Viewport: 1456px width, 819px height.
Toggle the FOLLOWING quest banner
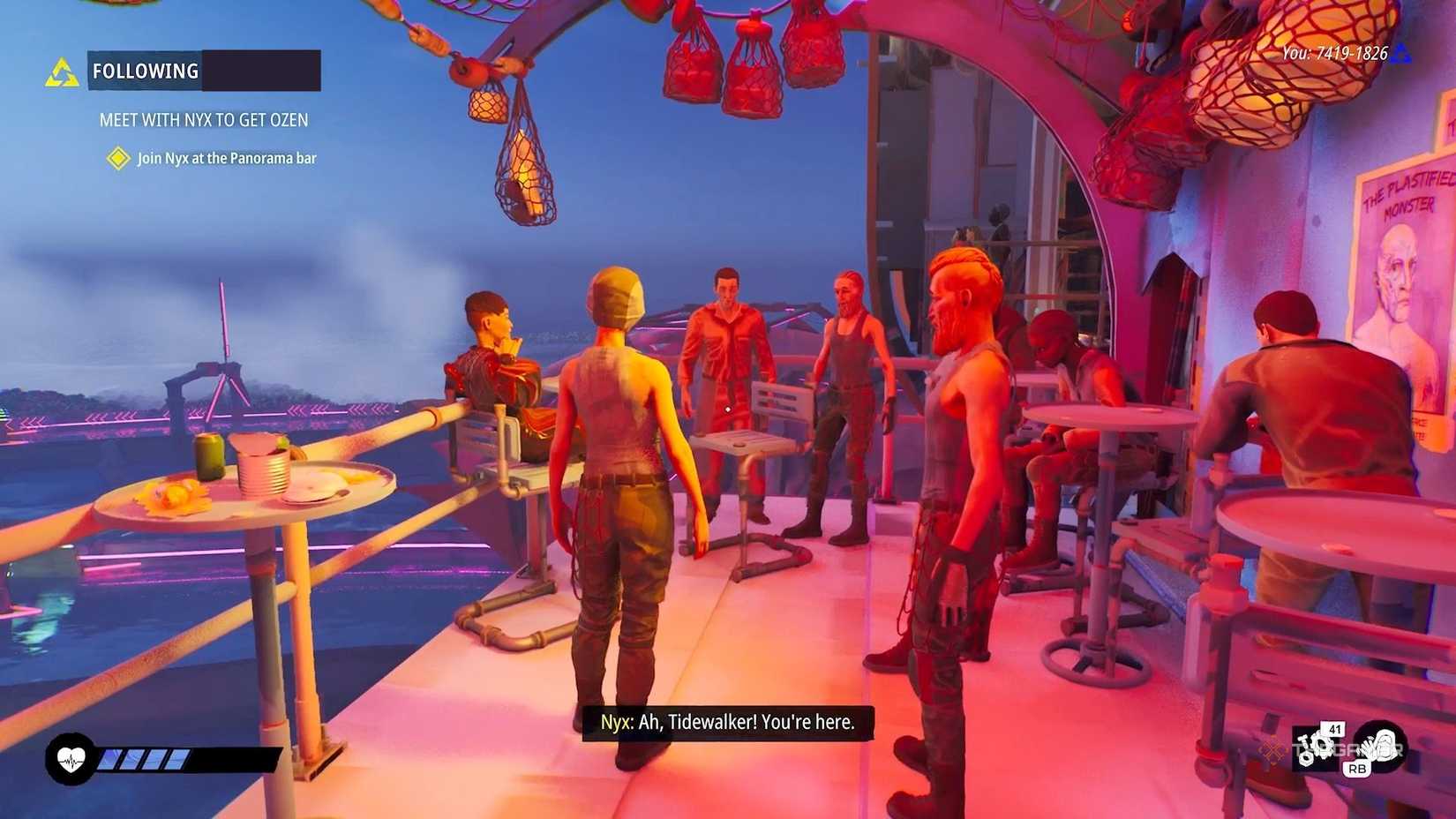(x=145, y=71)
